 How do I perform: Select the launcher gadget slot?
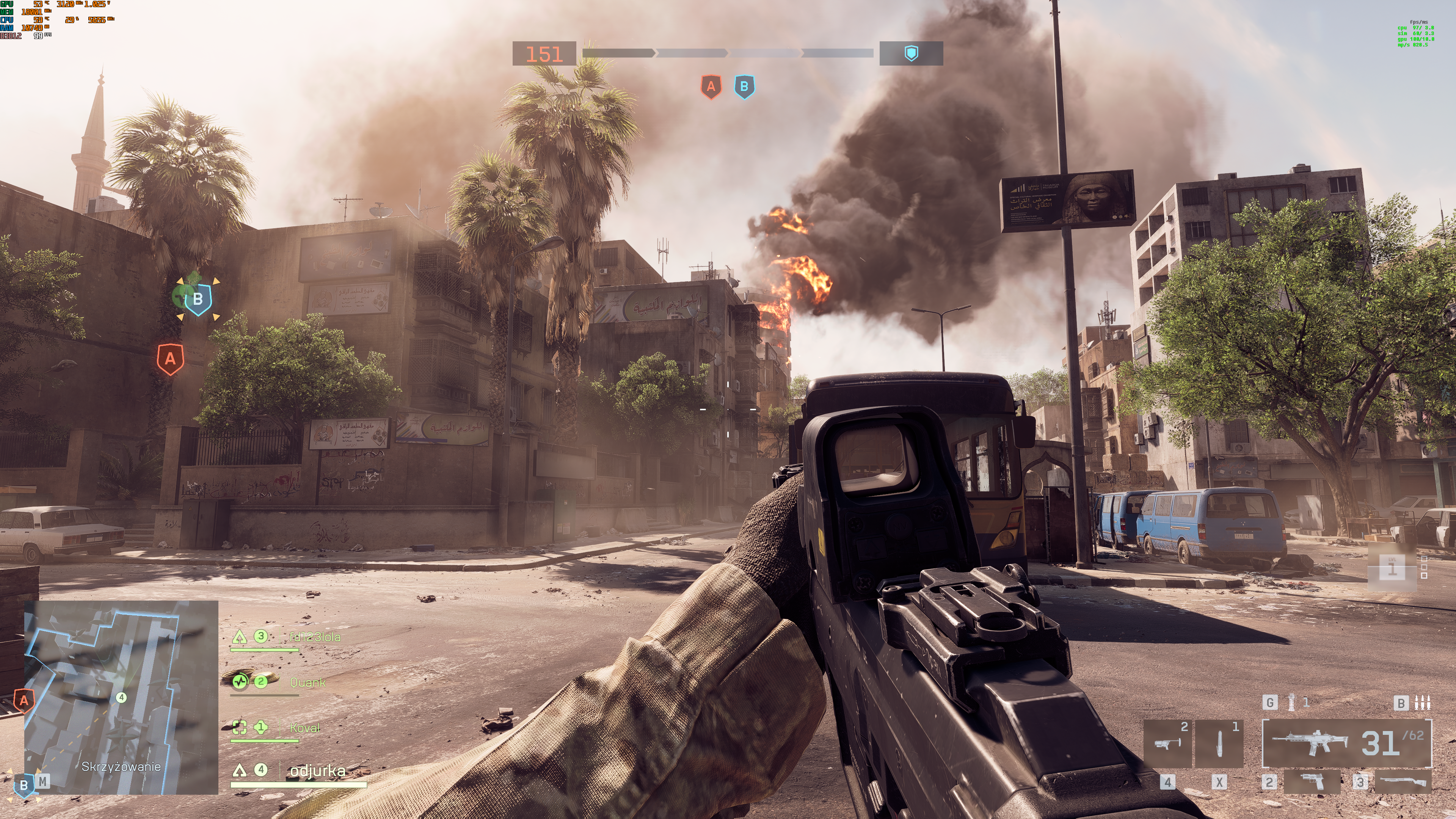pos(1167,743)
